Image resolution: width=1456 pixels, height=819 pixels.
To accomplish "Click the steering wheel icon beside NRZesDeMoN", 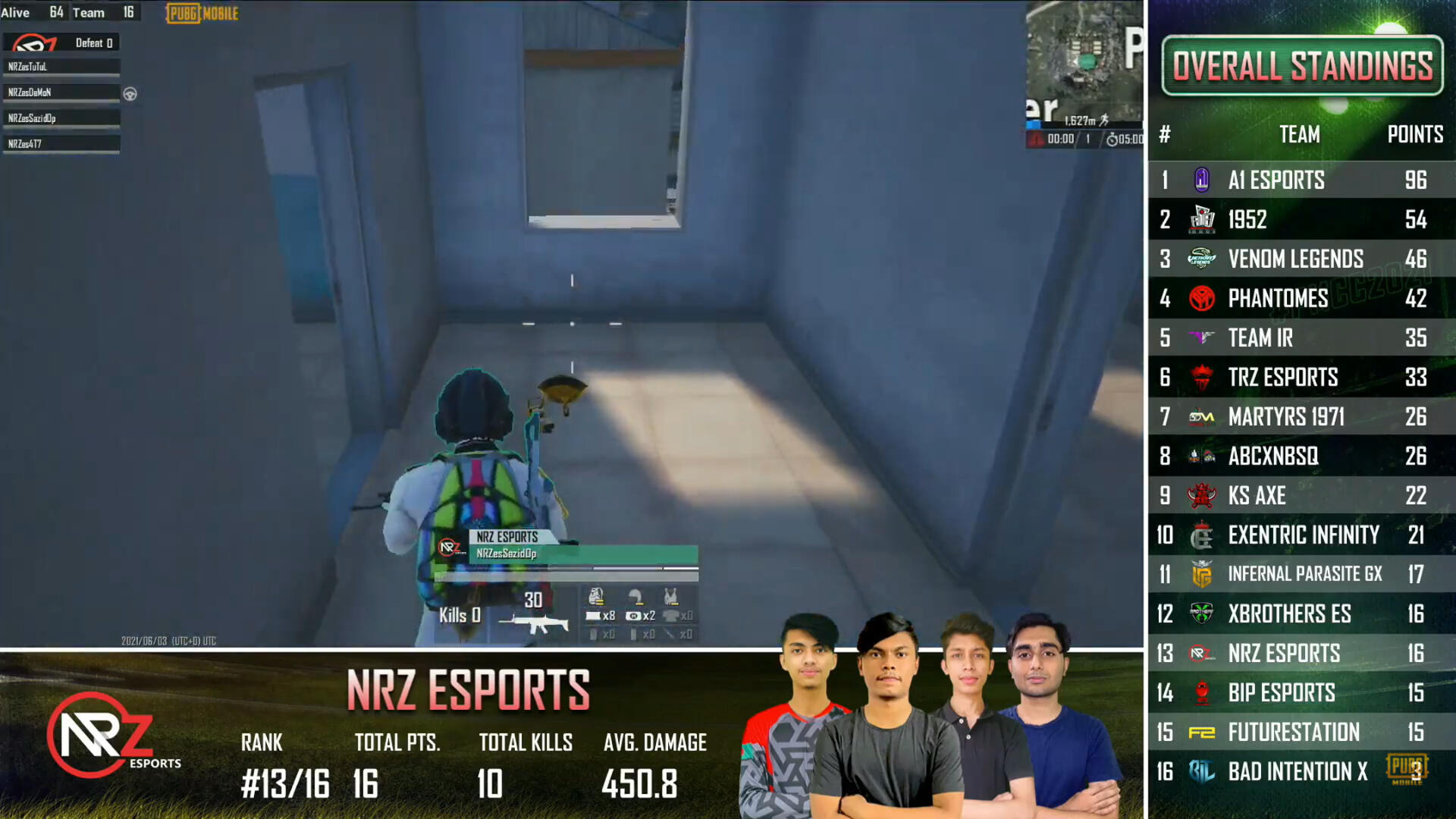I will [x=130, y=94].
